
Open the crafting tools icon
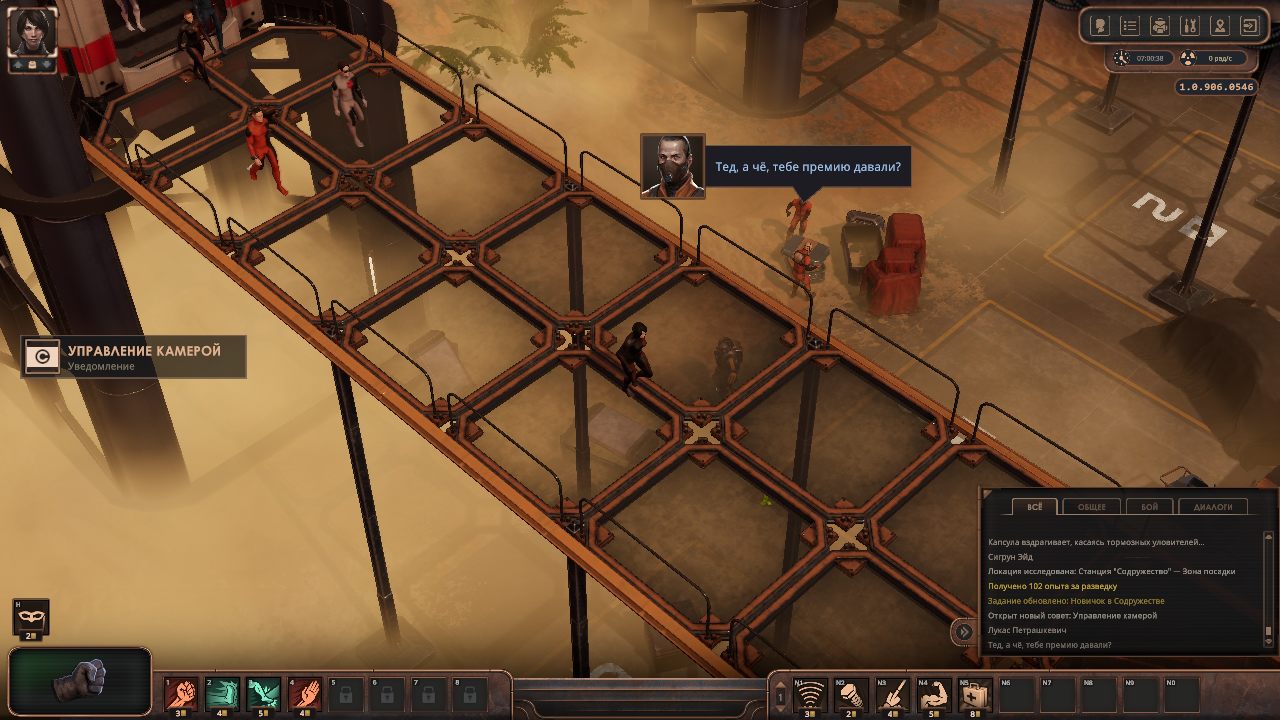click(x=1189, y=26)
